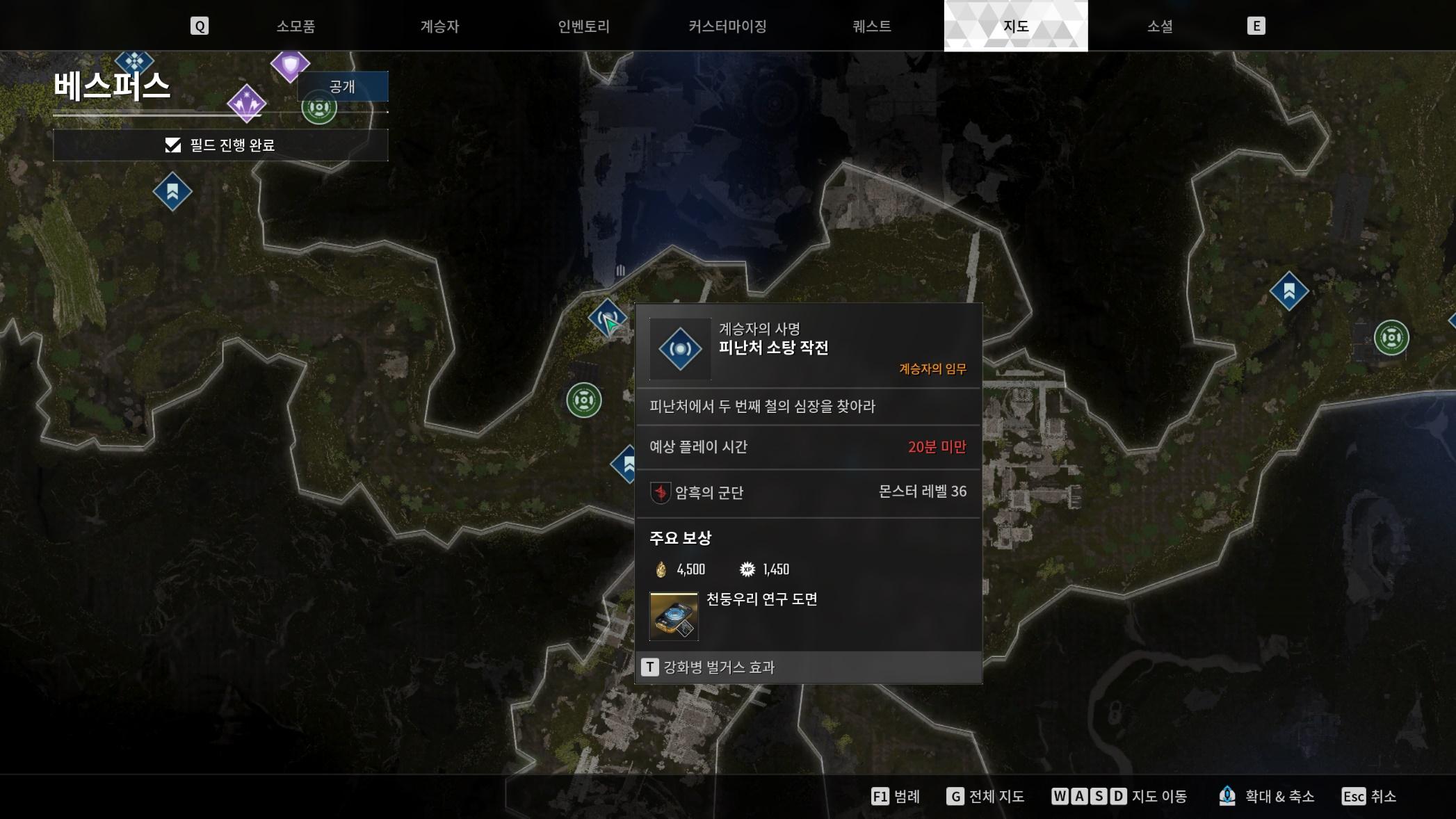Toggle the 필드 진행 완료 checkbox
Screen dimensions: 1456x819
point(173,145)
